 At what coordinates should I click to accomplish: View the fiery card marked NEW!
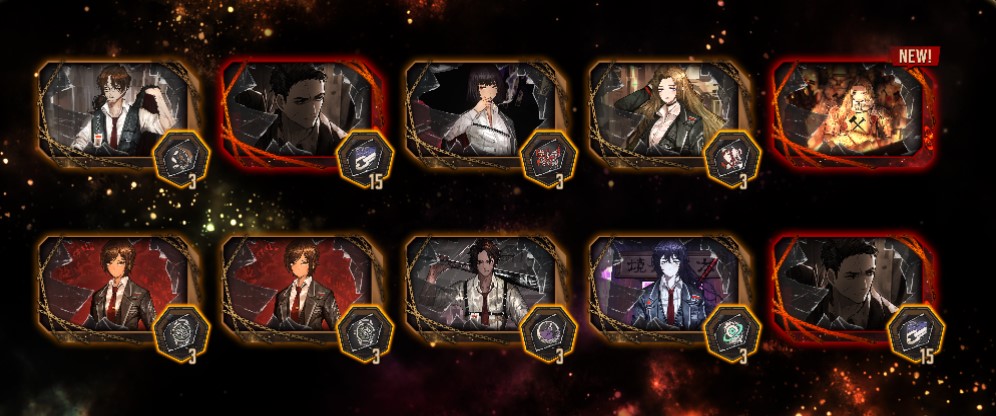[852, 112]
